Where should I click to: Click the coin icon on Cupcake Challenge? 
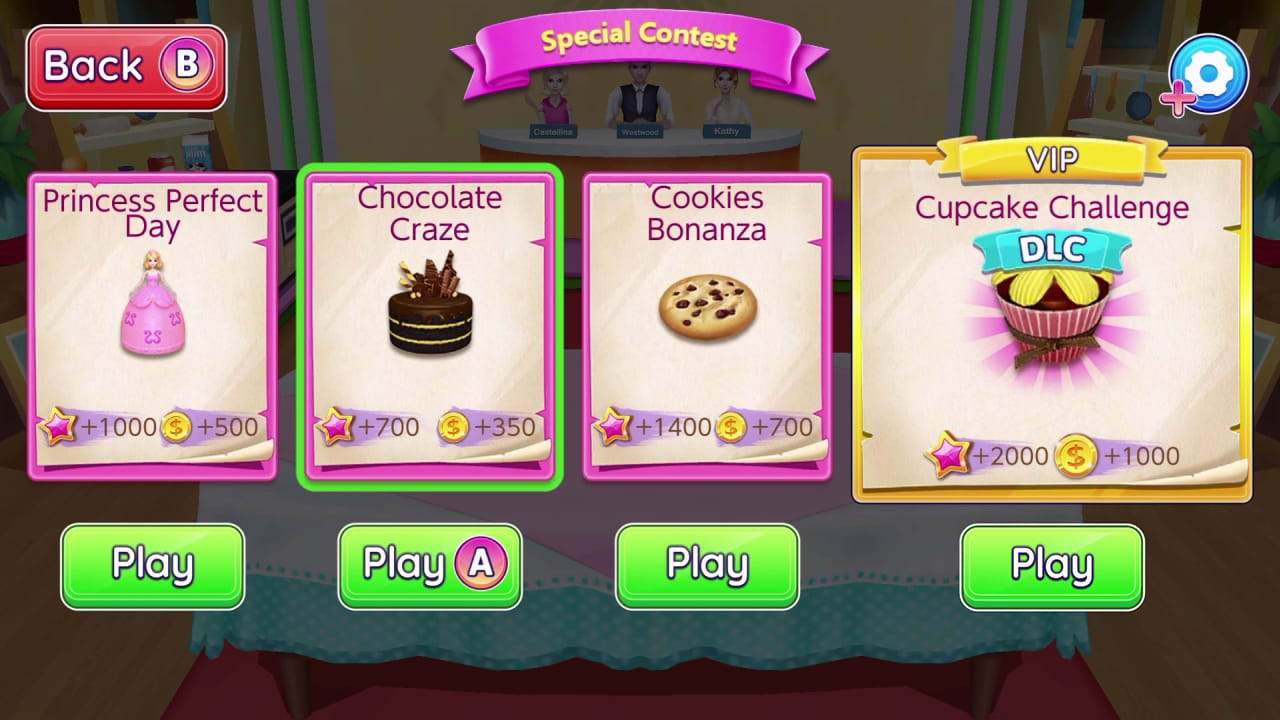(1074, 456)
